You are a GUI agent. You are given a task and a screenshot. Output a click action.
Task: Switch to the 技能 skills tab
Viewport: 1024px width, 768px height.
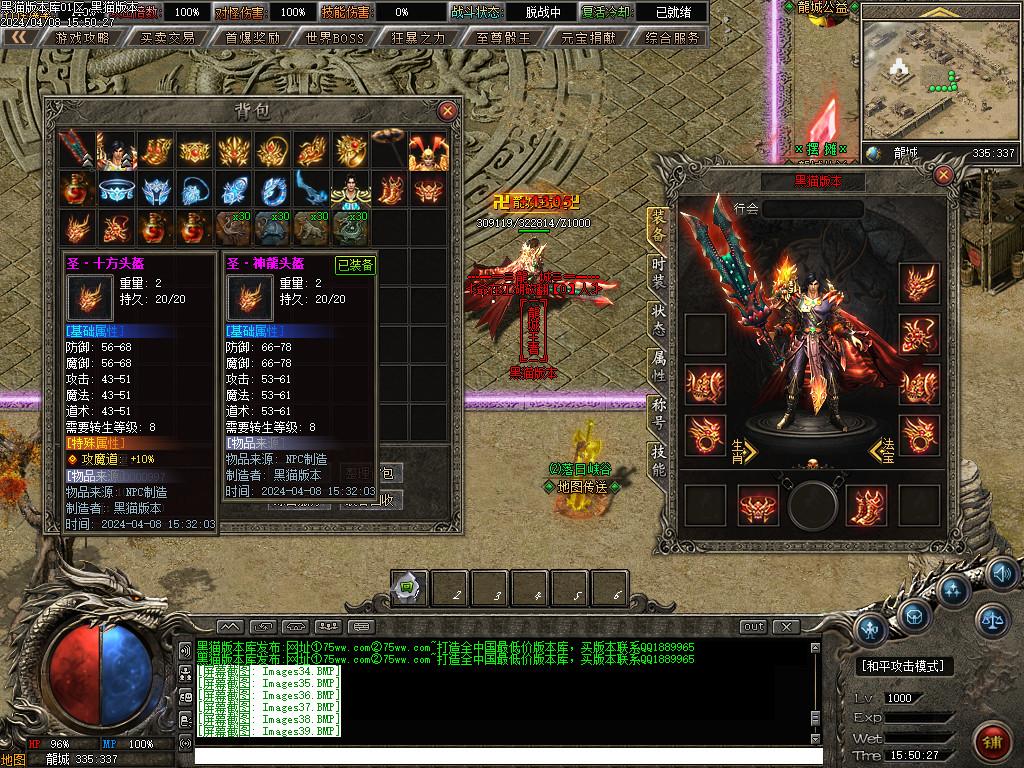[x=658, y=462]
